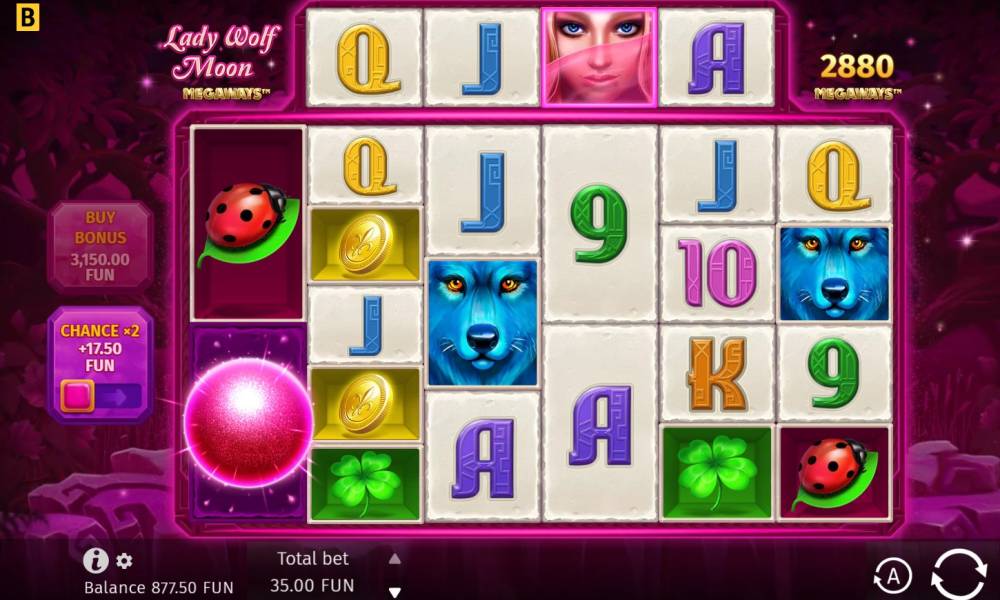Decrease the total bet amount
The width and height of the screenshot is (1000, 600).
tap(394, 591)
